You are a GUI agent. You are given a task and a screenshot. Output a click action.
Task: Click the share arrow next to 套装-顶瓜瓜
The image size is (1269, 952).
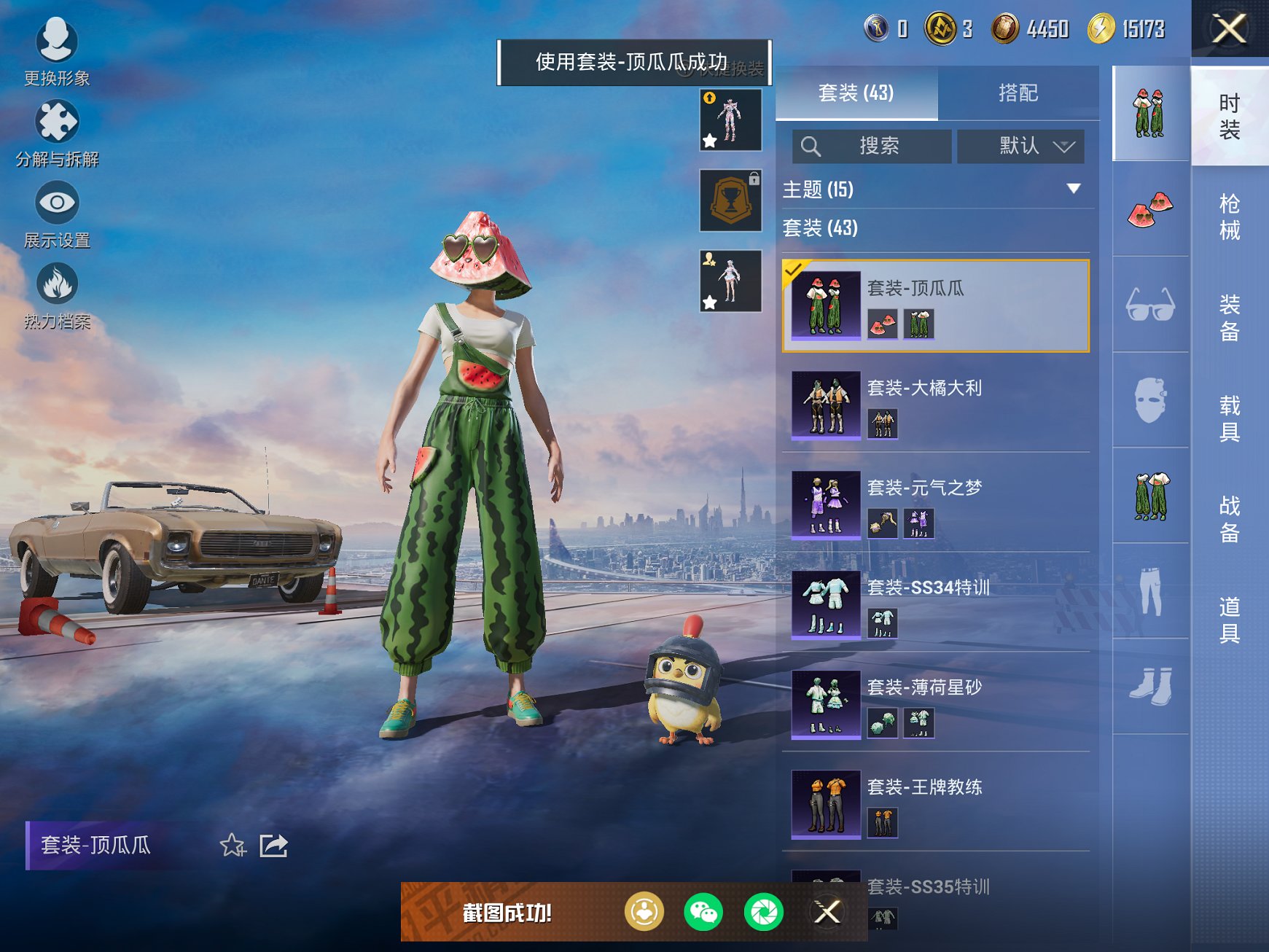coord(274,846)
